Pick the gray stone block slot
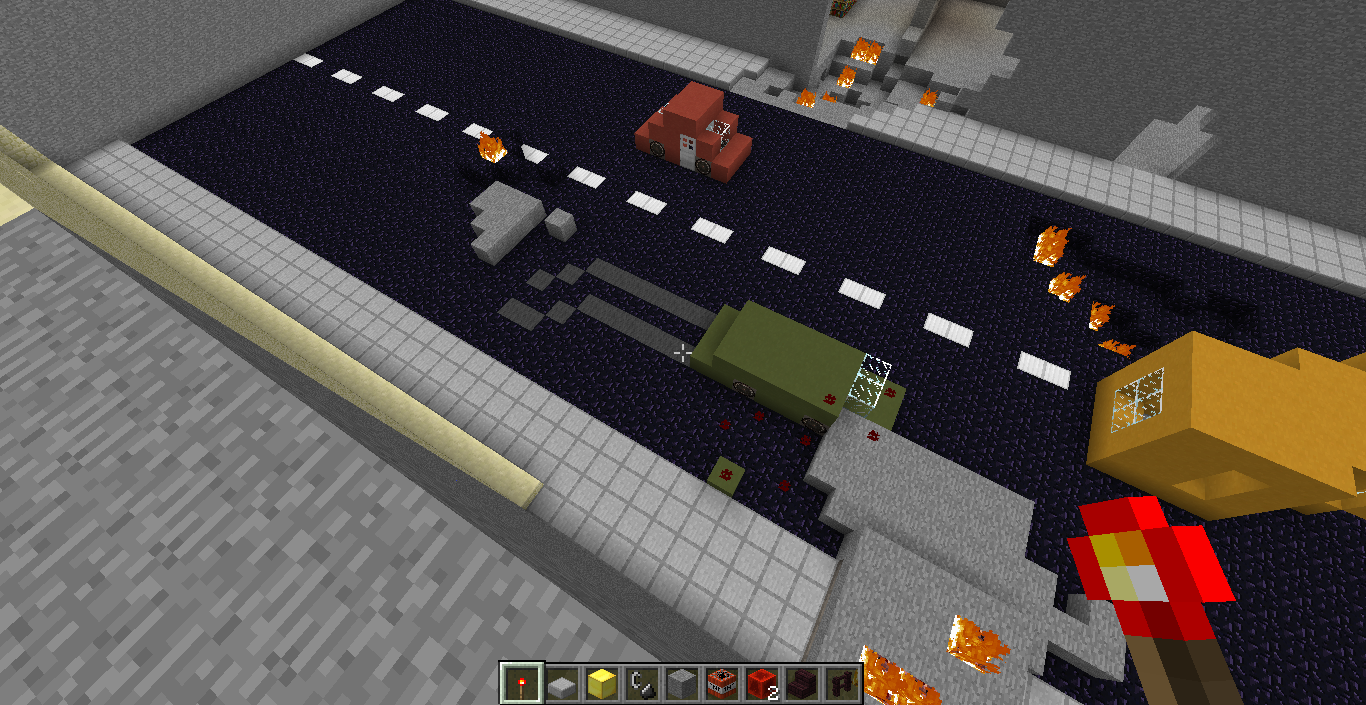Screen dimensions: 1366x705 pyautogui.click(x=681, y=684)
